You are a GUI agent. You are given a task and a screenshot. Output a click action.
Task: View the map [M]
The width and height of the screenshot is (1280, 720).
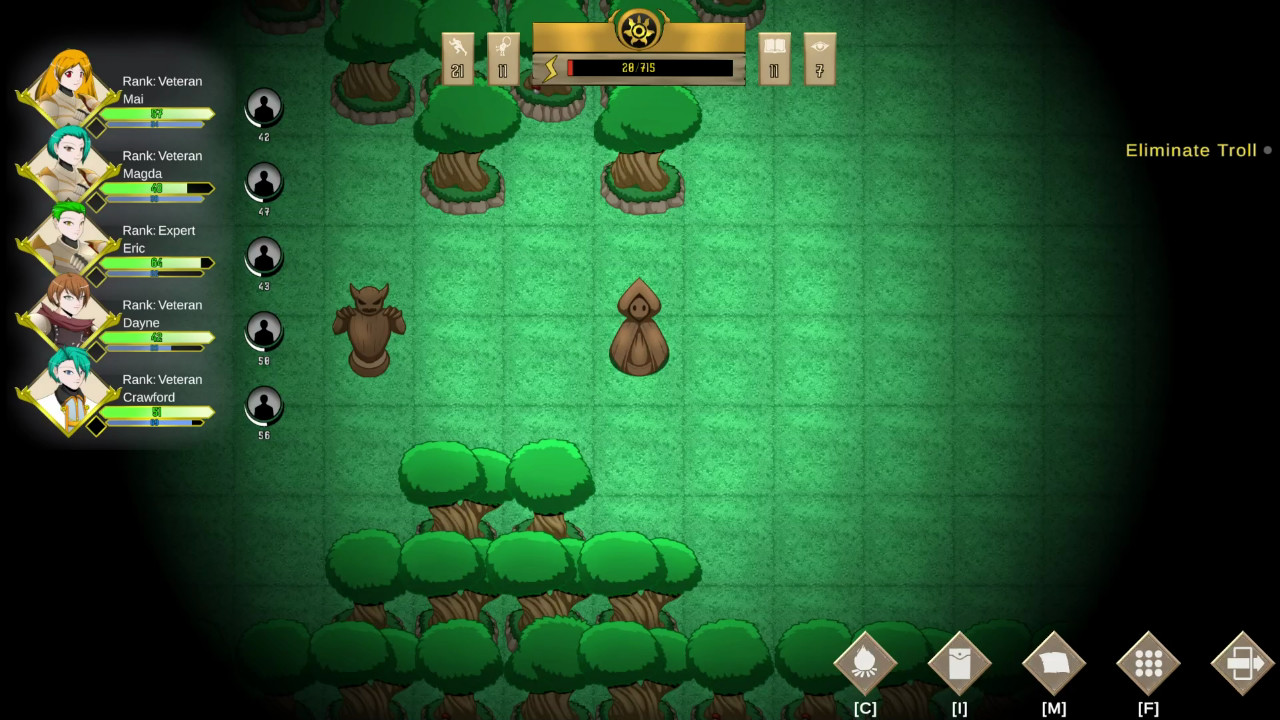(x=1053, y=662)
